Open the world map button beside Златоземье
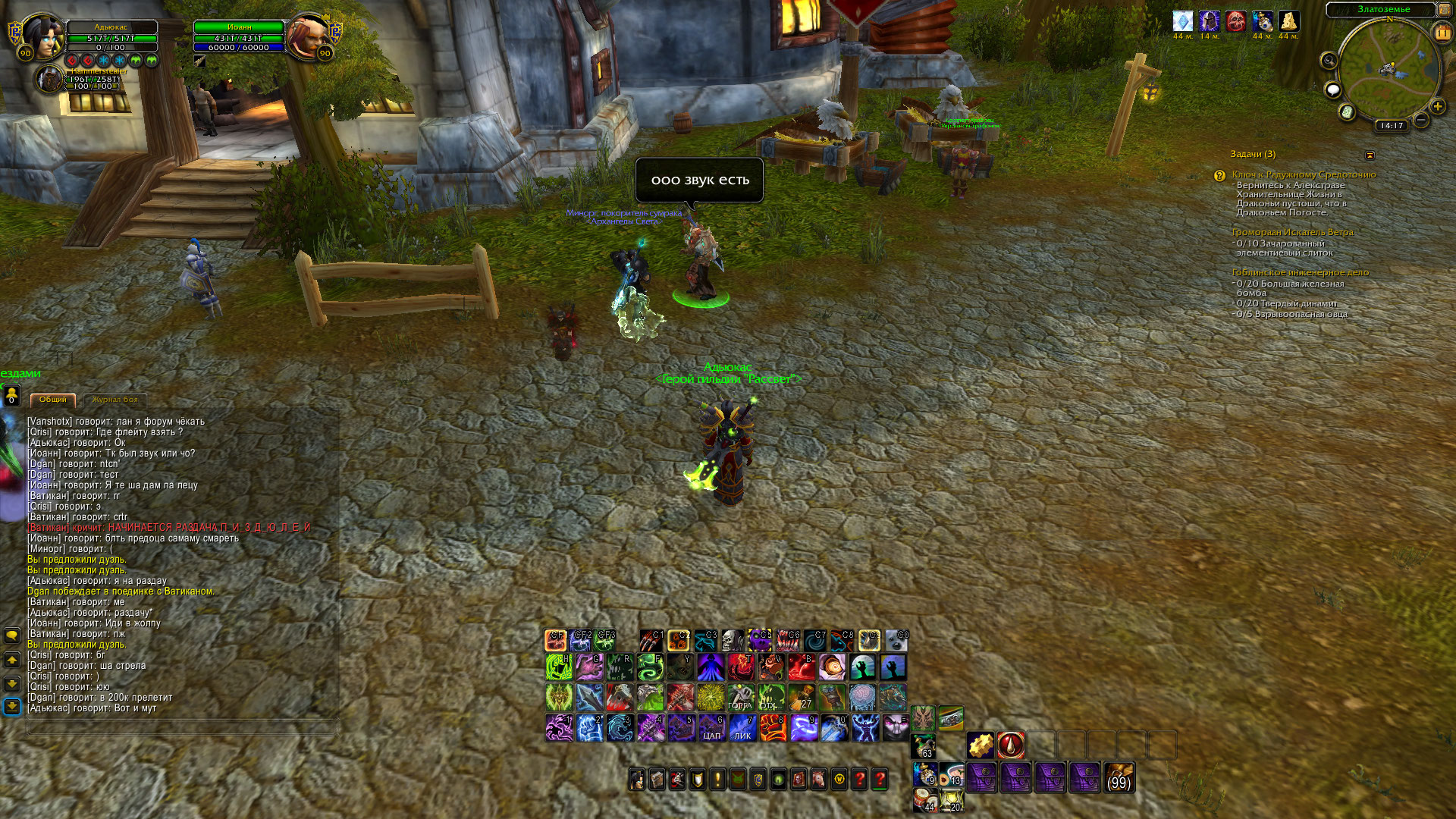 pos(1444,10)
